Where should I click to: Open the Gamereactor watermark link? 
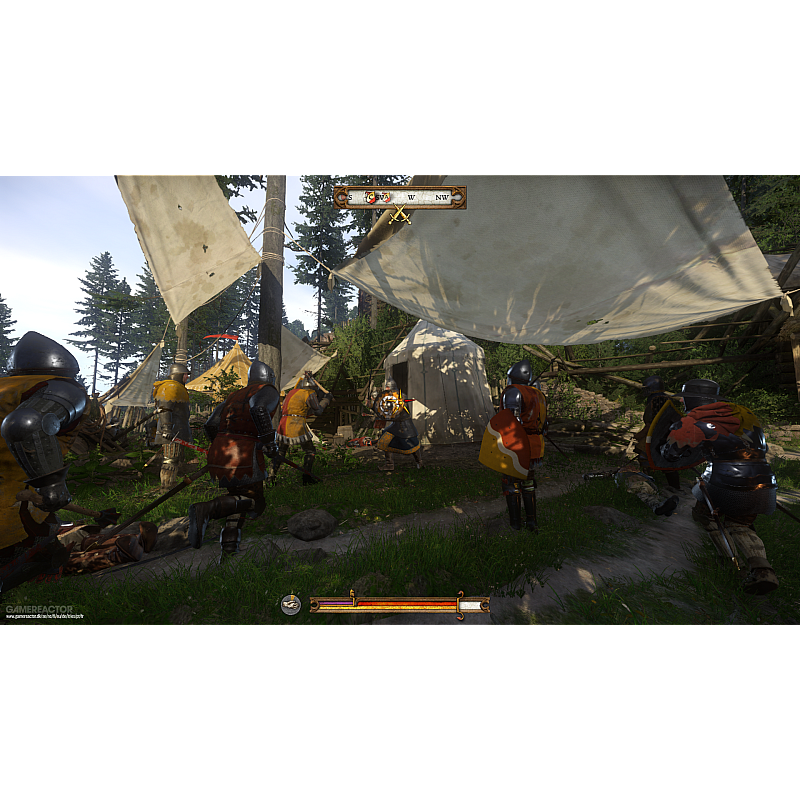(32, 610)
